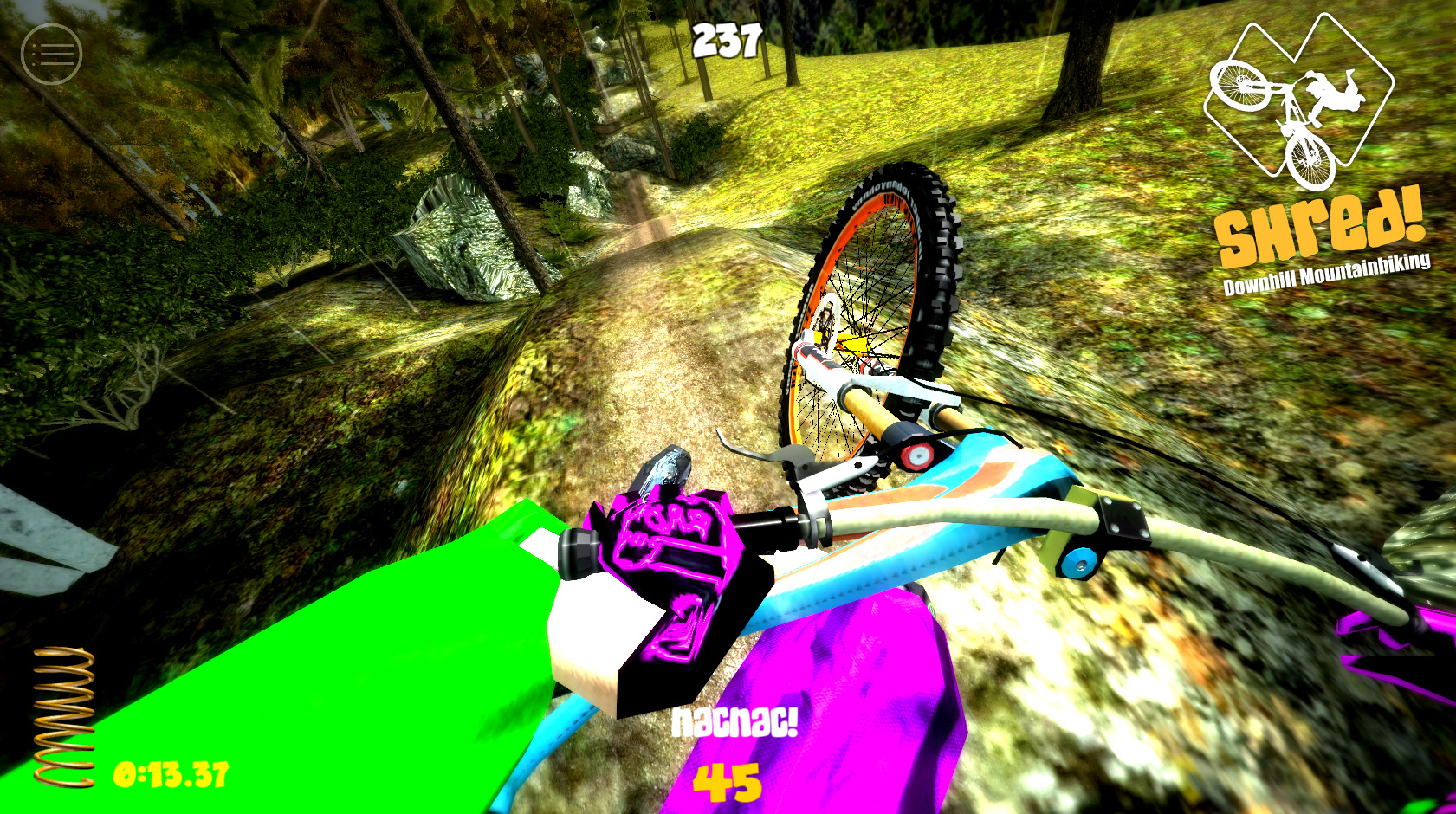
Task: Expand the circular list menu button
Action: coord(51,54)
